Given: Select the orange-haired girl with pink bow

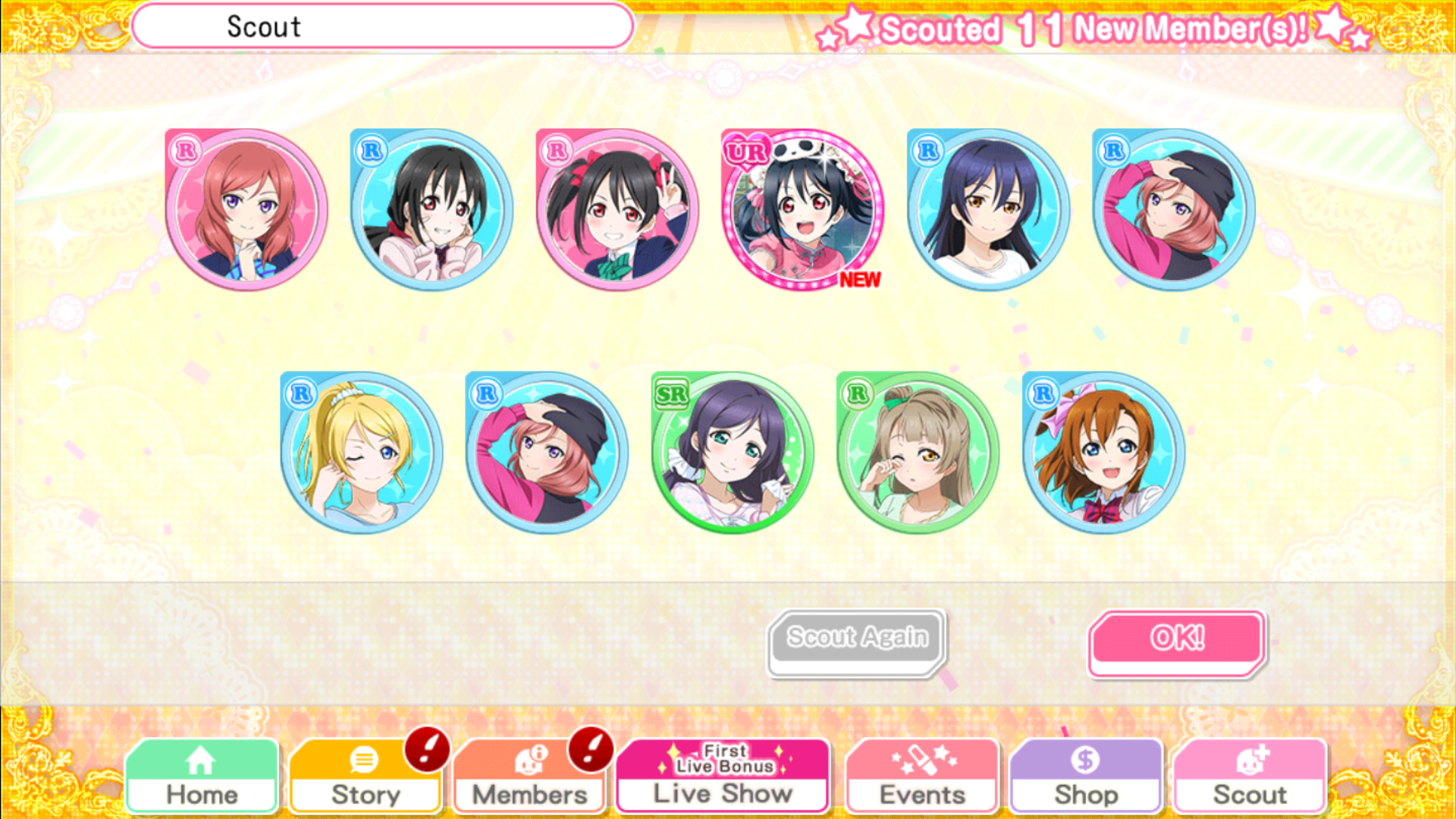Looking at the screenshot, I should [1103, 453].
